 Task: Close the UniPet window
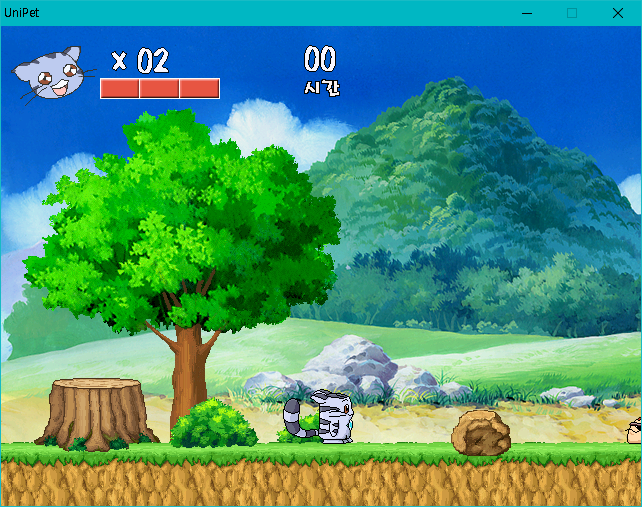point(617,13)
